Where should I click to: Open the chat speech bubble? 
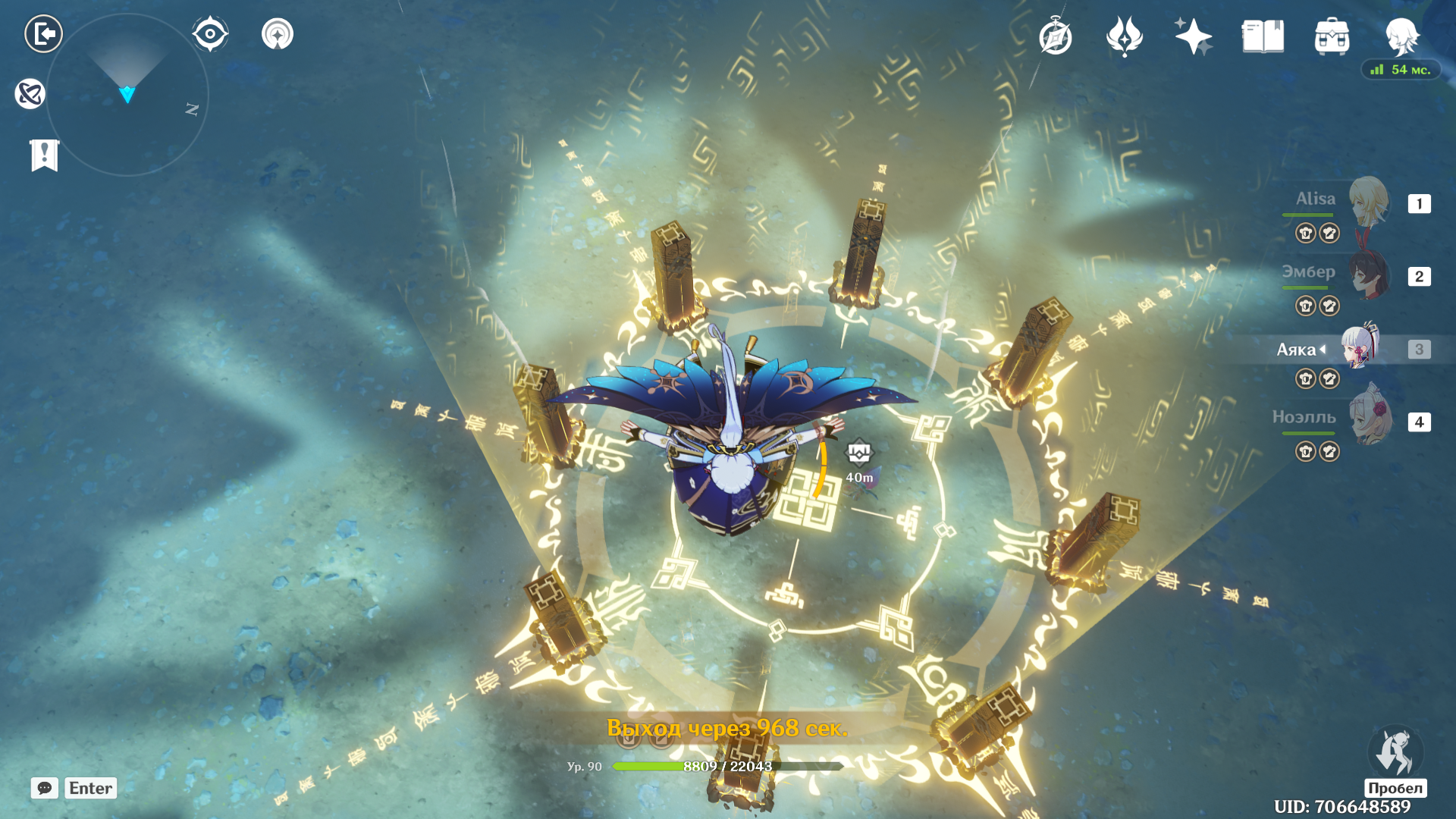(x=45, y=788)
